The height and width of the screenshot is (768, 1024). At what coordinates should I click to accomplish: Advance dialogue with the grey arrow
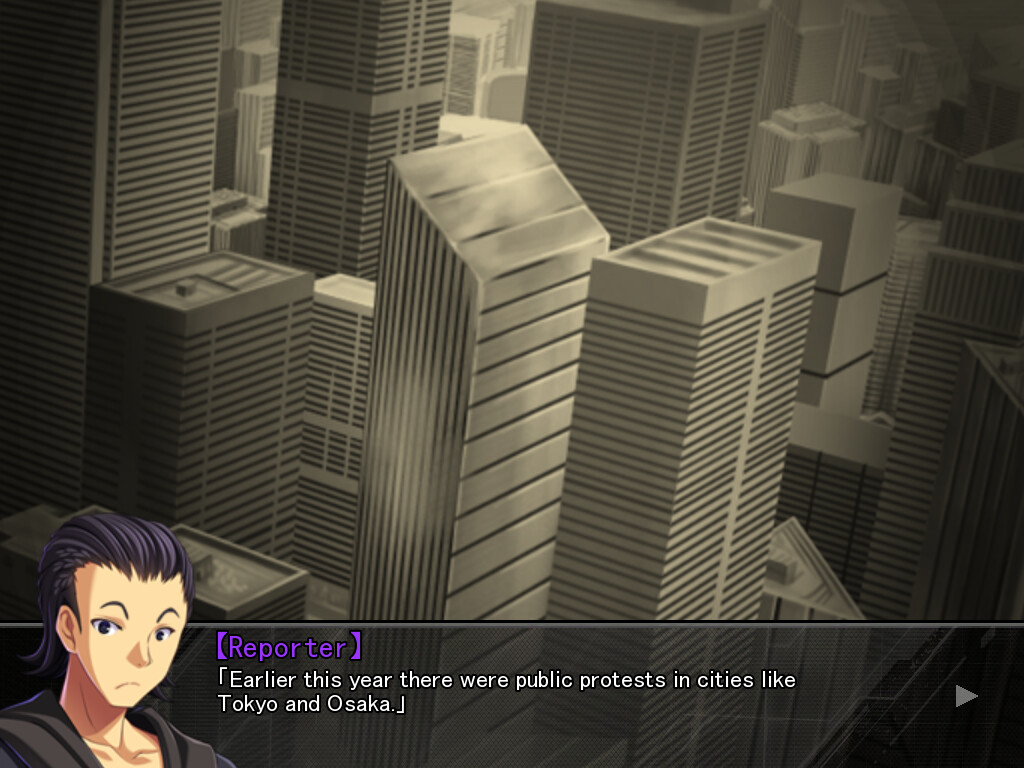tap(966, 695)
